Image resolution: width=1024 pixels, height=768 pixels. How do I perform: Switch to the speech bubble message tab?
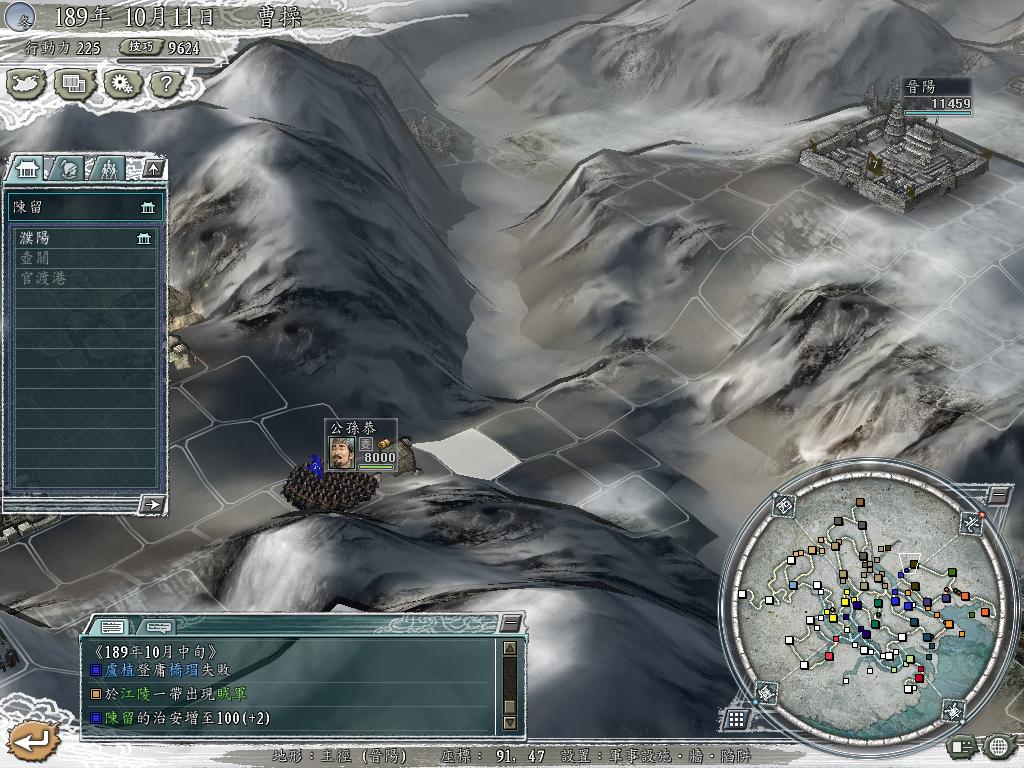[155, 626]
